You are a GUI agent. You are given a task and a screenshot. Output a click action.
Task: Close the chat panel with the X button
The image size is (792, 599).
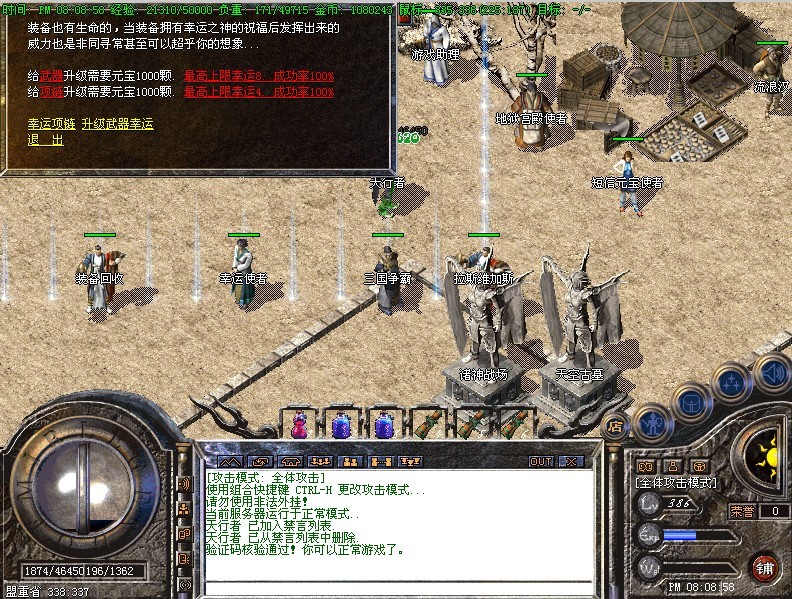[571, 461]
